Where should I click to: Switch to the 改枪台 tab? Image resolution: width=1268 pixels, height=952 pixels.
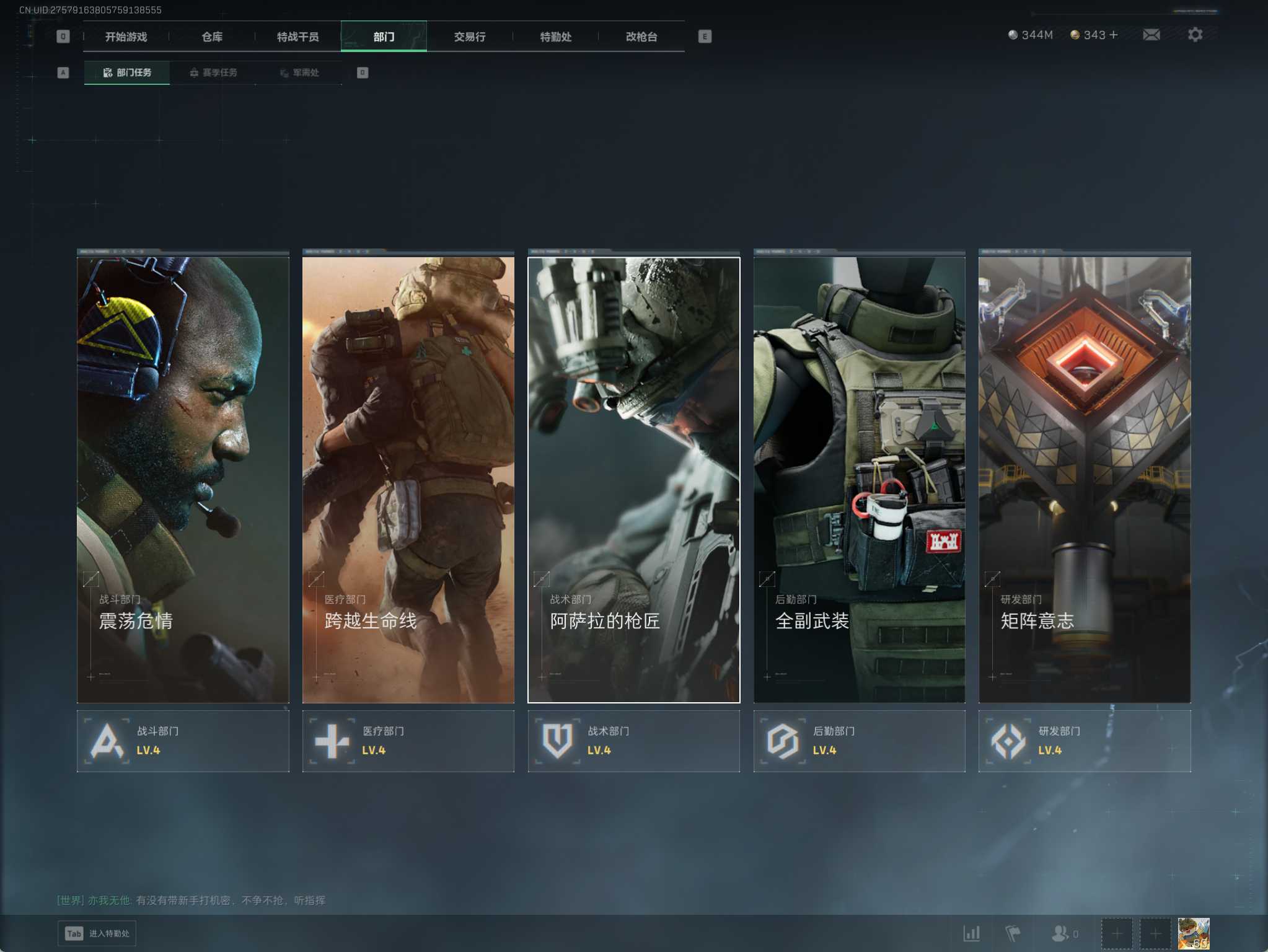[x=641, y=37]
